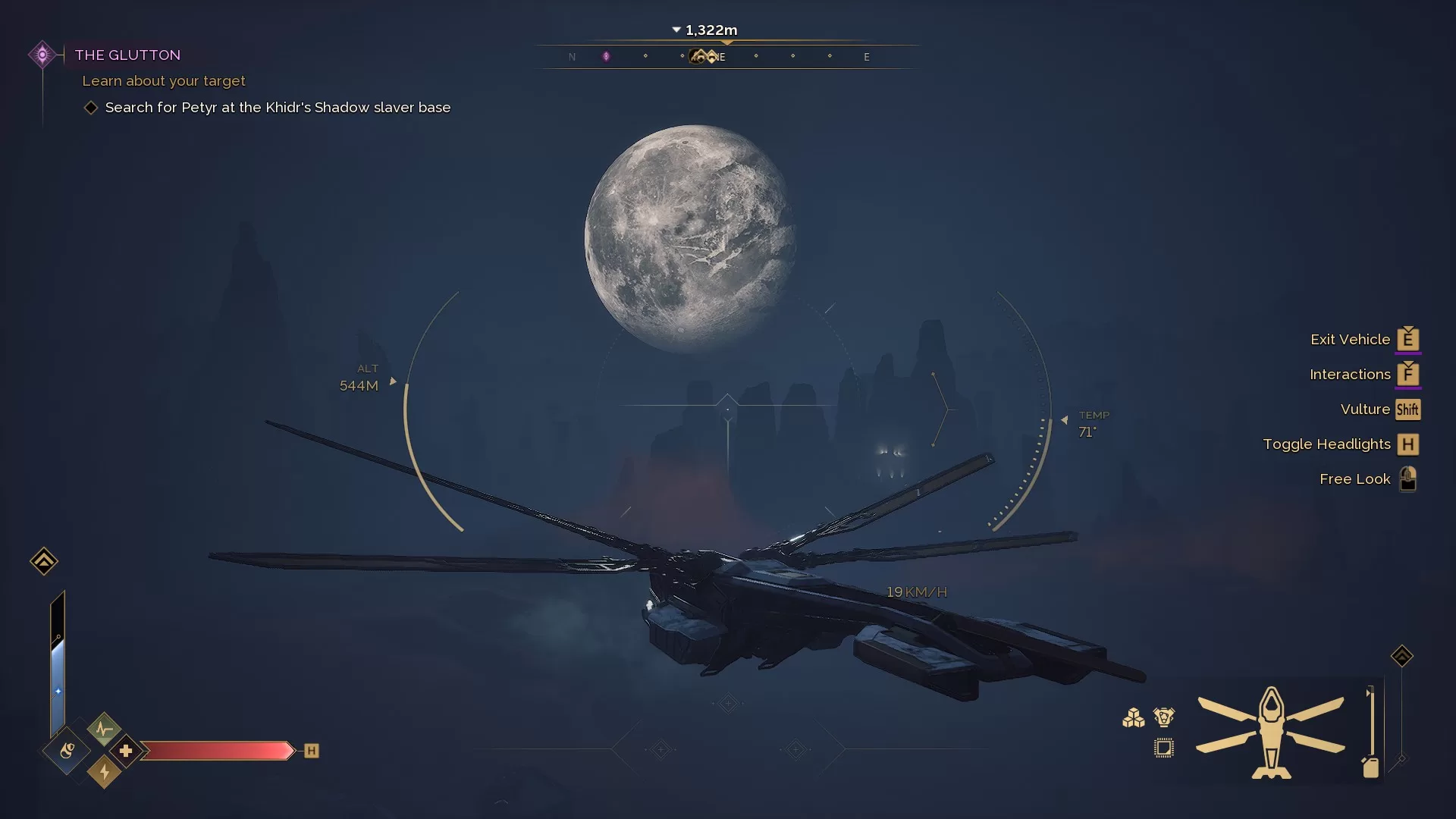Open The Glutton quest tracker entry
The image size is (1456, 819).
[127, 55]
